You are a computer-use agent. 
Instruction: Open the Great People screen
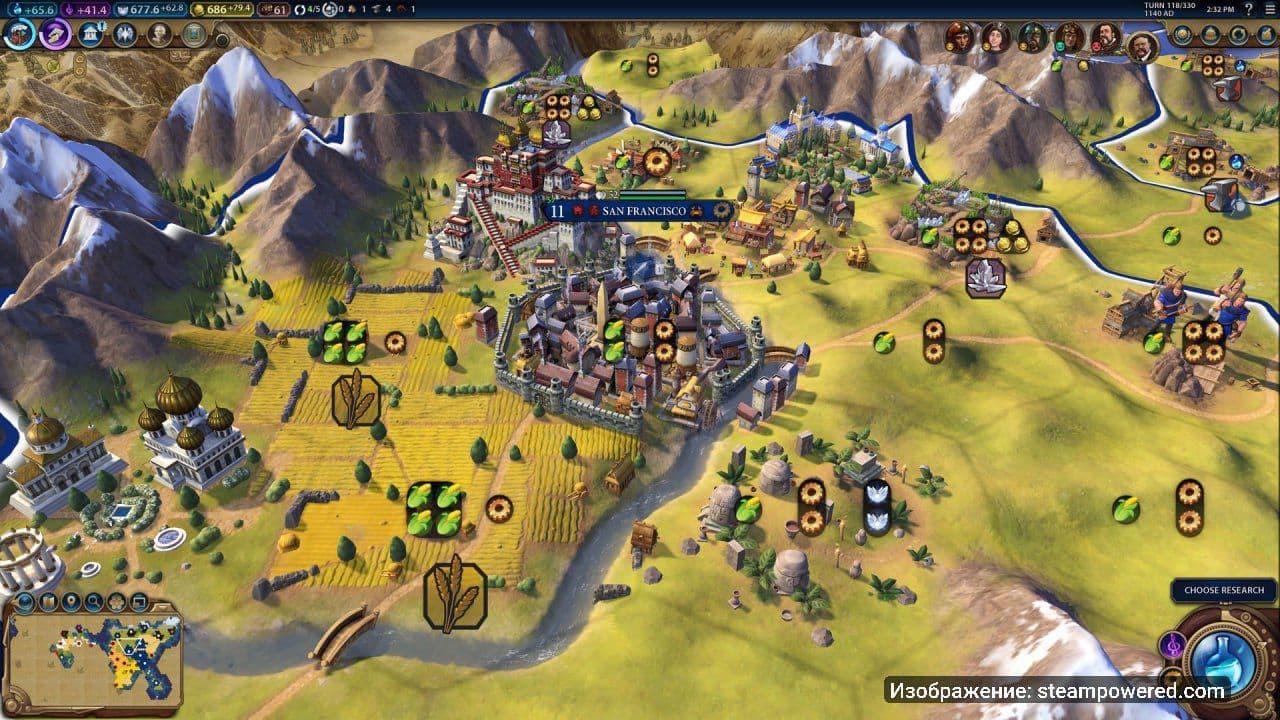pyautogui.click(x=159, y=35)
